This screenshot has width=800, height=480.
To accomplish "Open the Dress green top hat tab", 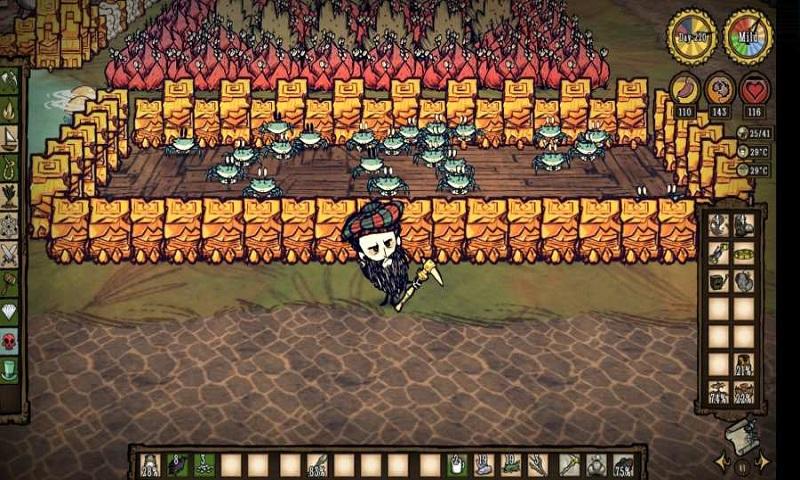I will point(12,371).
